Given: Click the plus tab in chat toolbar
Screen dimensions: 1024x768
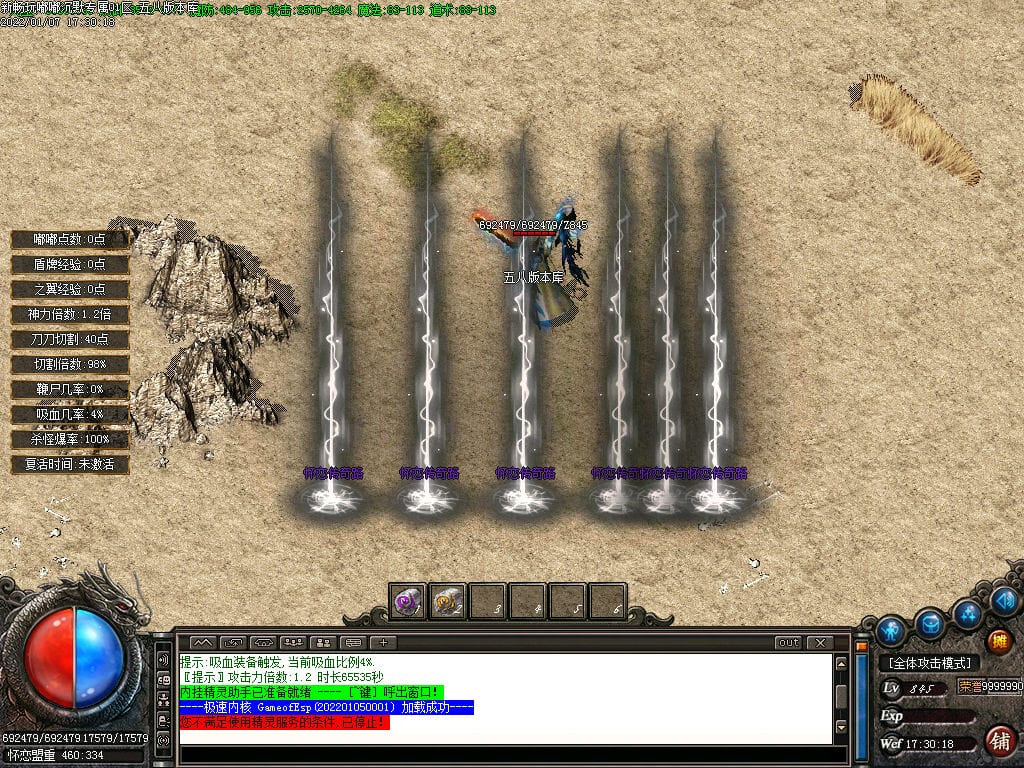Looking at the screenshot, I should [x=383, y=642].
